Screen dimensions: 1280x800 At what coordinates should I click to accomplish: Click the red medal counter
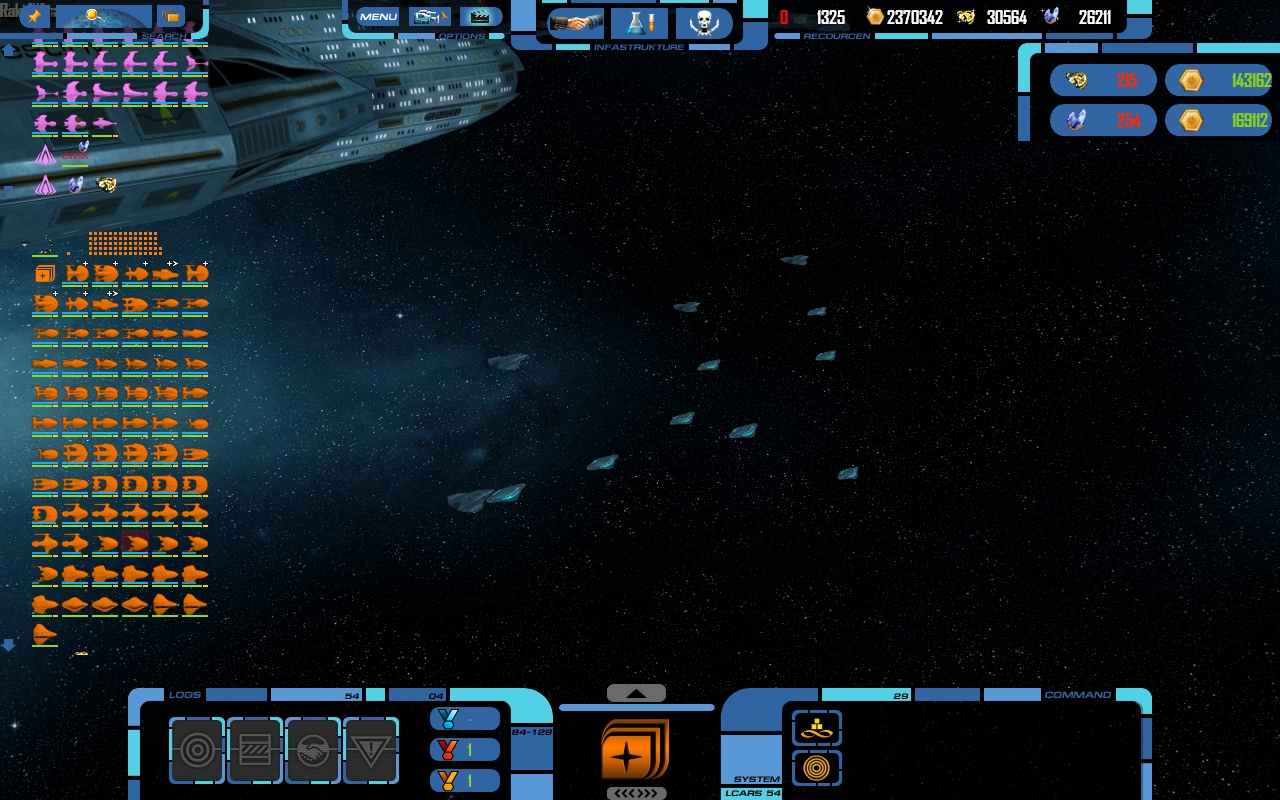465,749
